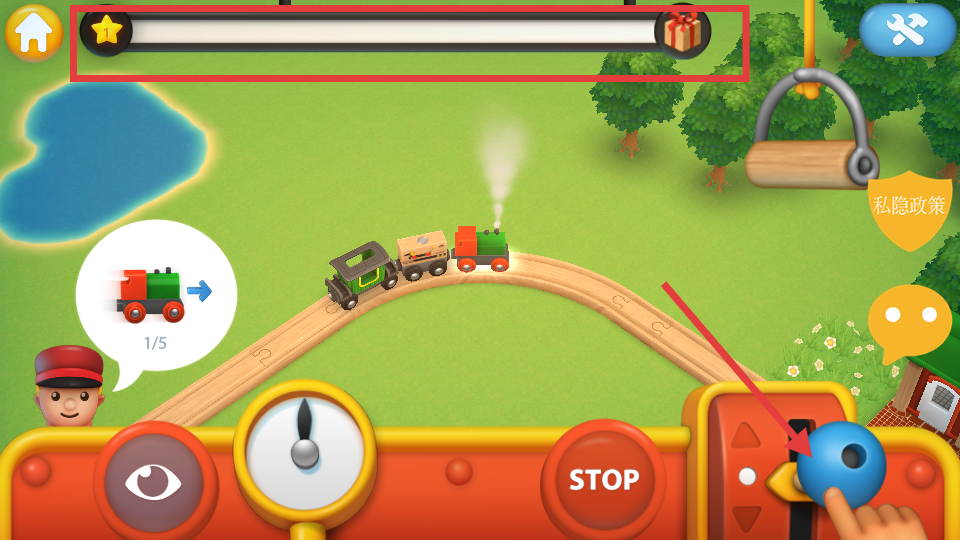Open the wrench and screwdriver tools menu
The width and height of the screenshot is (960, 540).
tap(907, 31)
